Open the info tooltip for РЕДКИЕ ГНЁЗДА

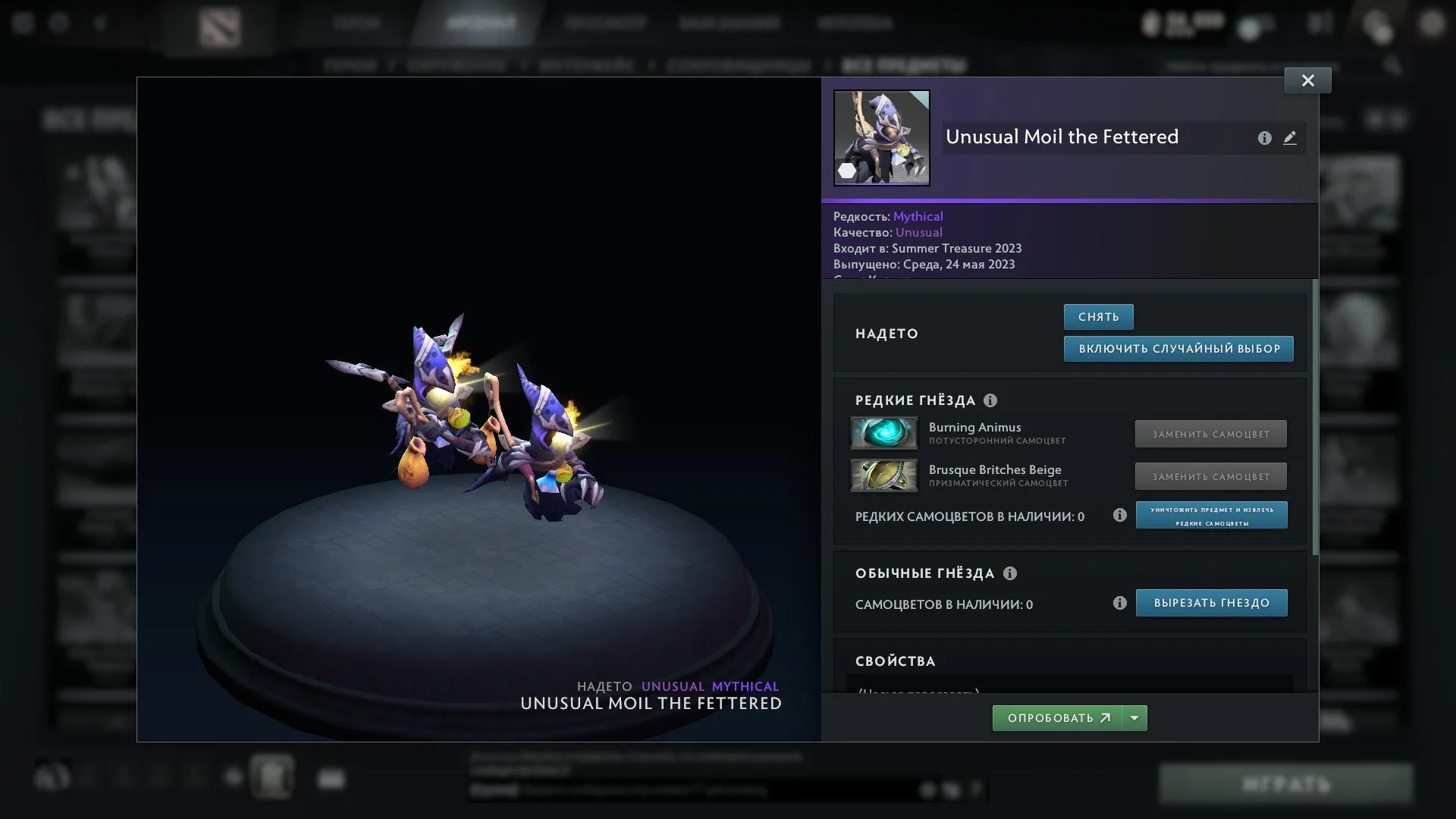tap(990, 400)
